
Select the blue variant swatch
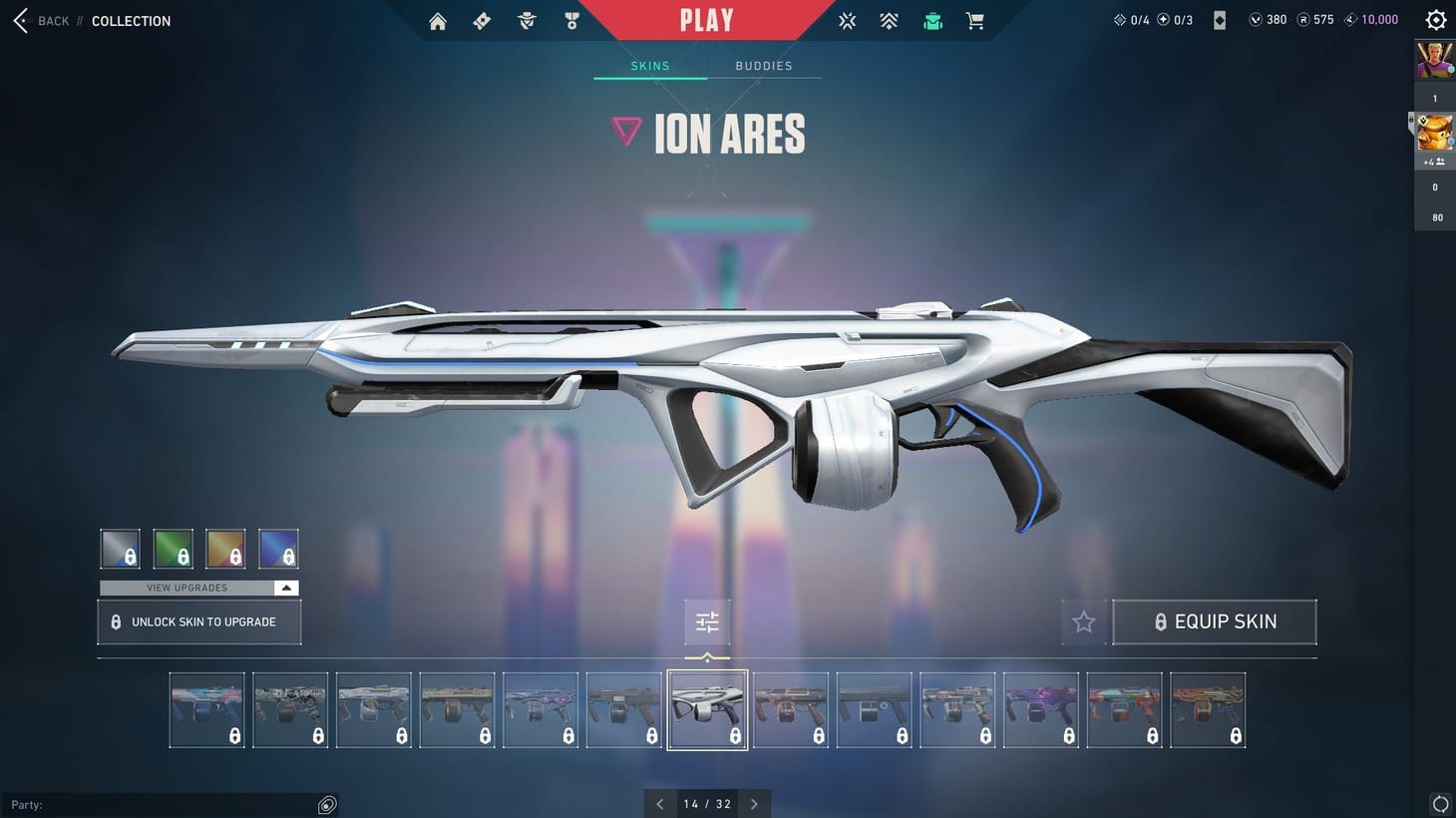click(278, 548)
